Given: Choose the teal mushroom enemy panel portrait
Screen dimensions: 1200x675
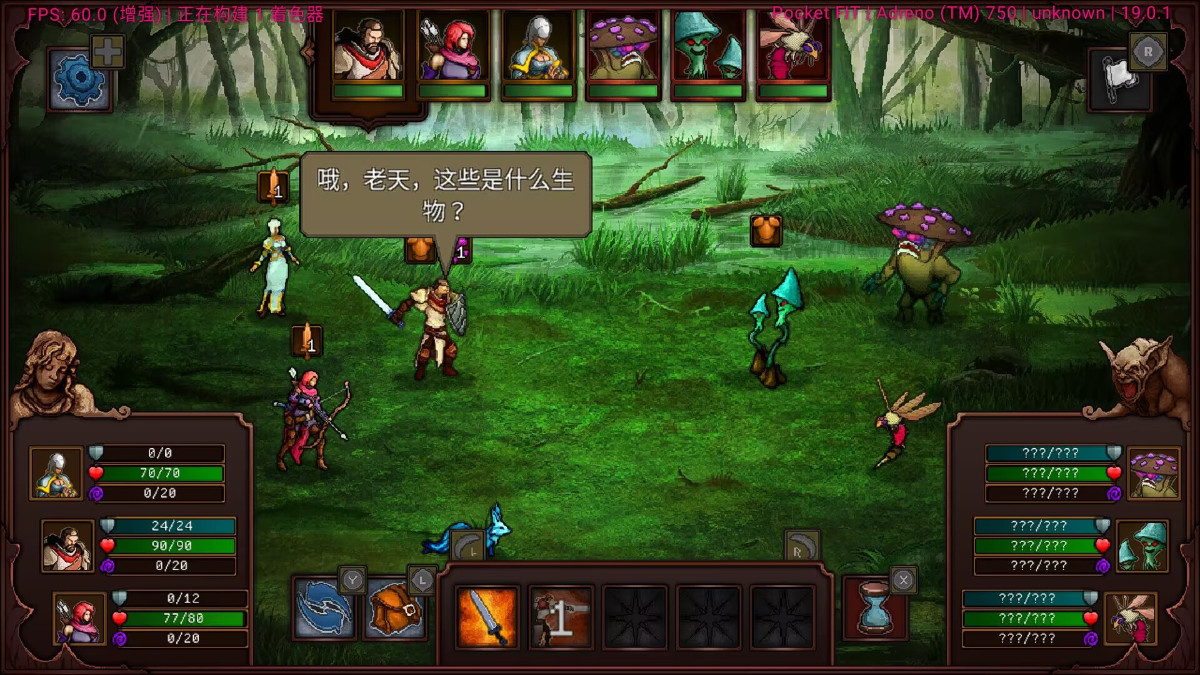Looking at the screenshot, I should coord(1142,546).
